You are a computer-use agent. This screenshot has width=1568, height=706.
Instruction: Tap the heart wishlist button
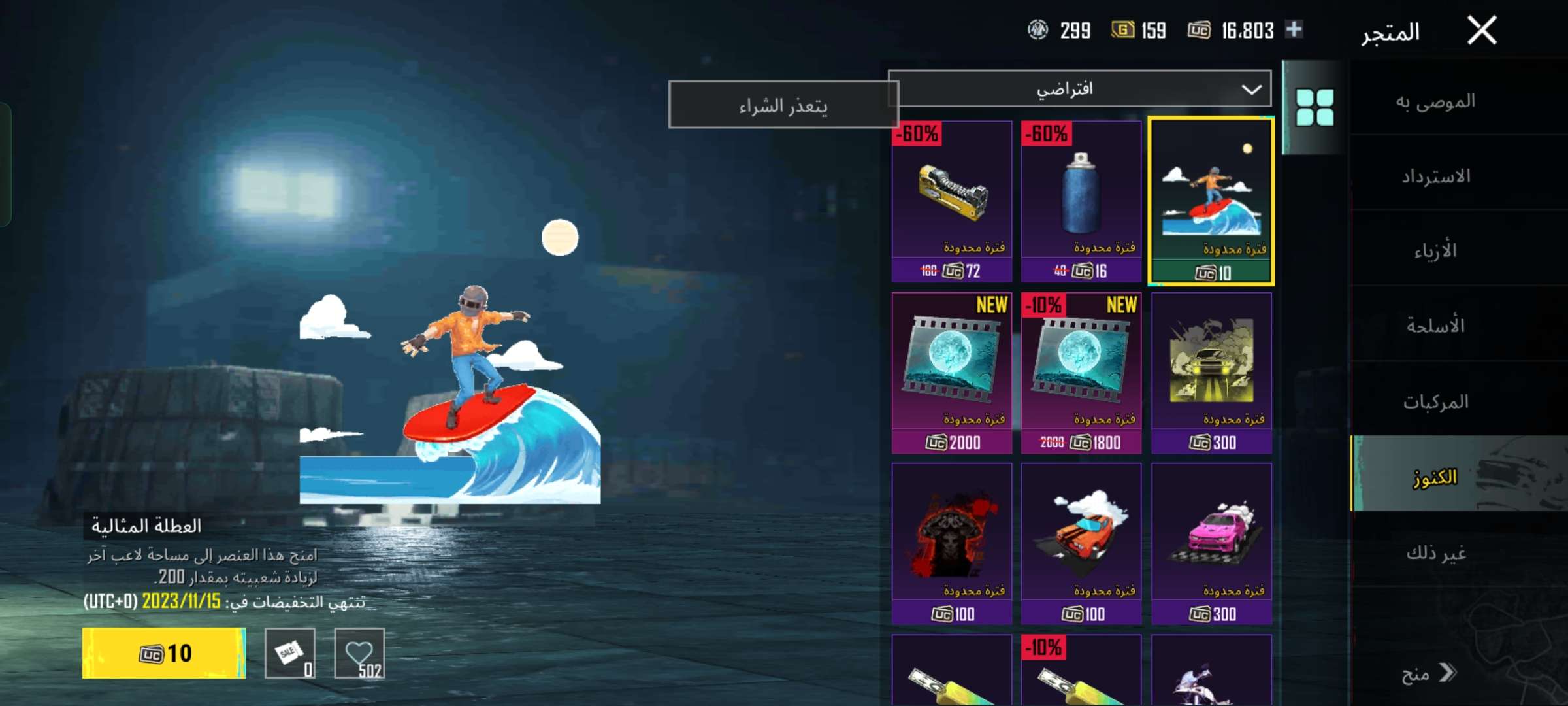coord(359,653)
